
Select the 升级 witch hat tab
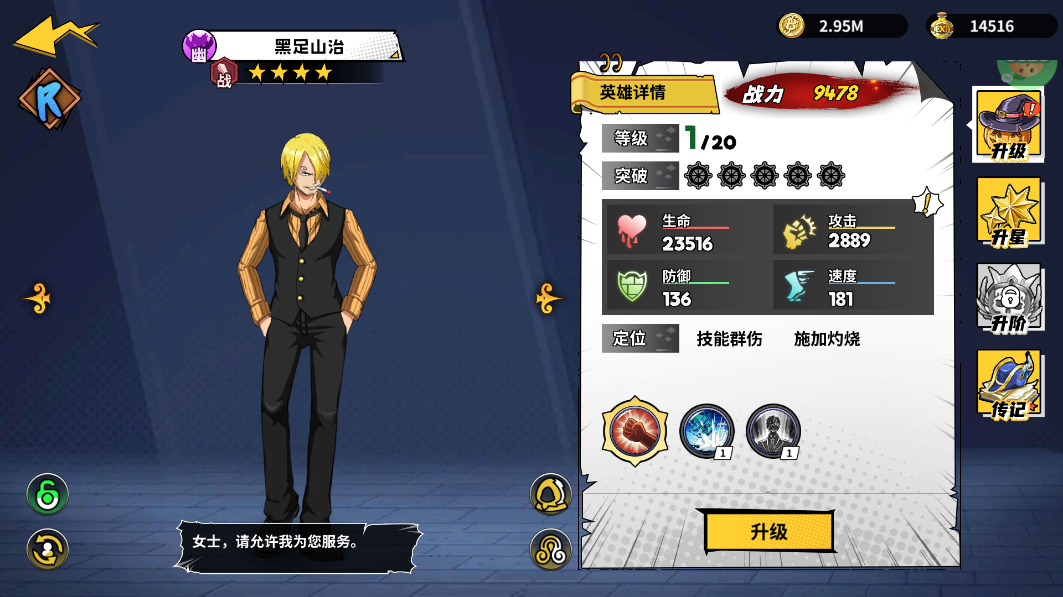click(1008, 124)
